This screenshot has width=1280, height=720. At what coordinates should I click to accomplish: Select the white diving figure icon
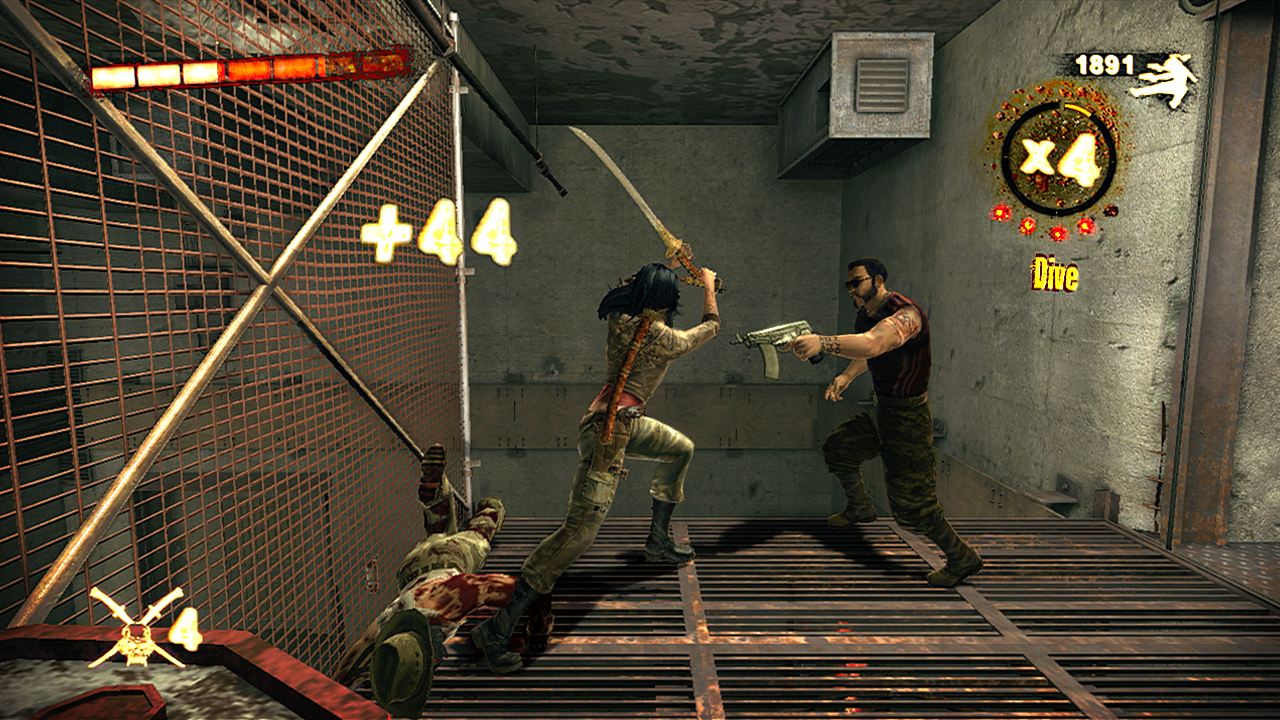coord(1164,80)
